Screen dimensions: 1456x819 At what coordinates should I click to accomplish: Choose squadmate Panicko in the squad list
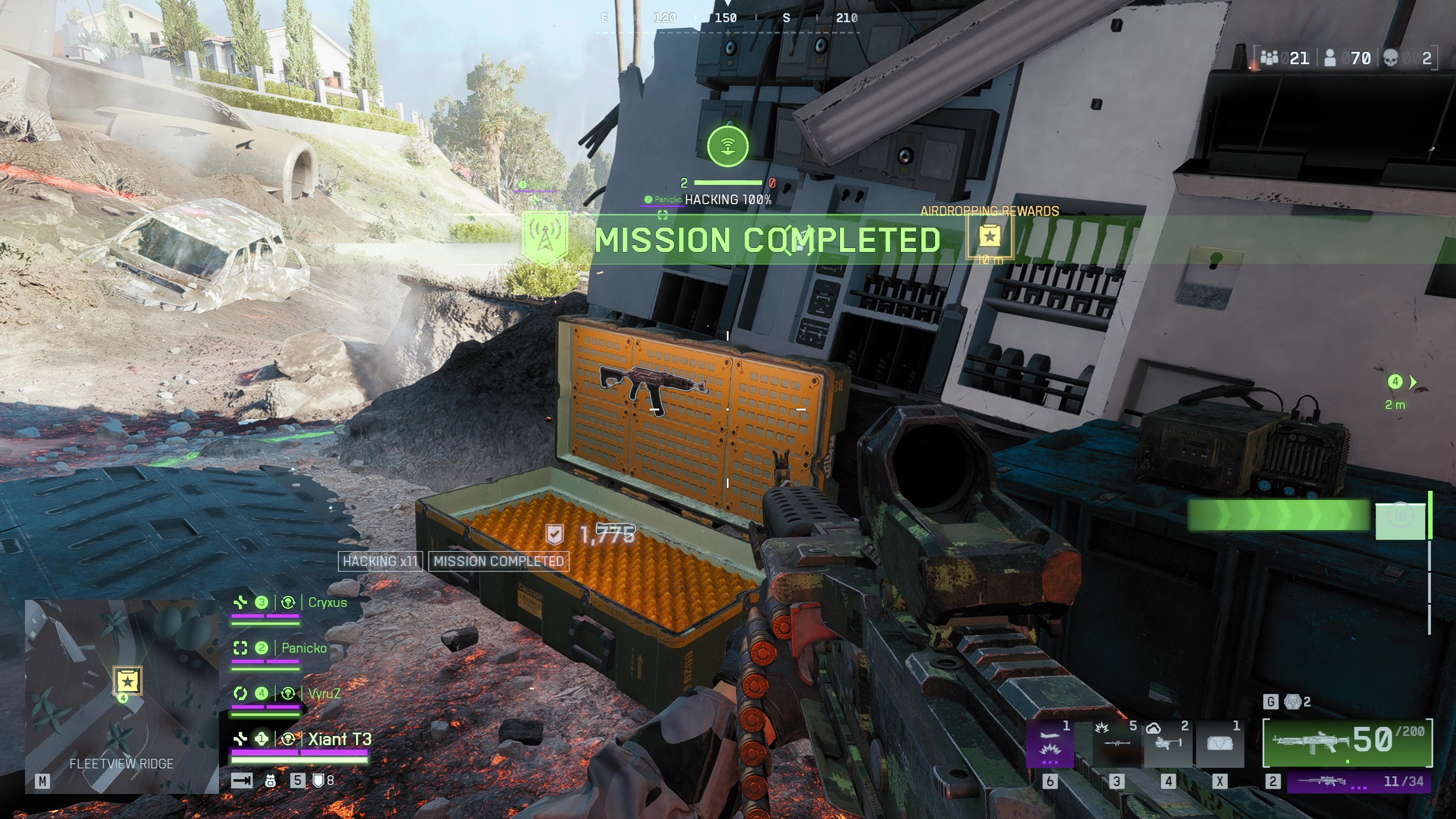(x=304, y=648)
